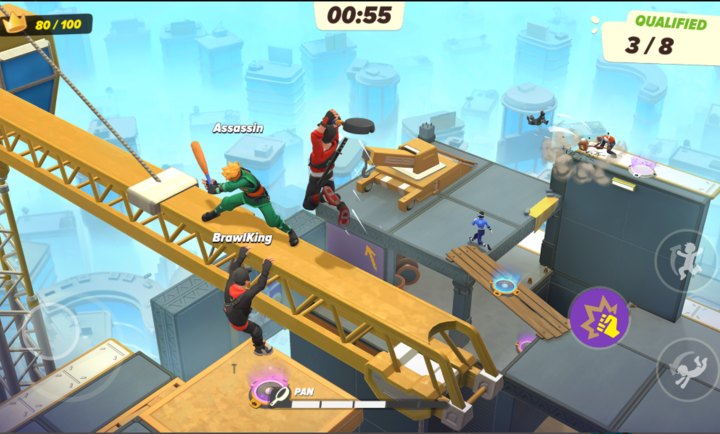
Task: Select the PAN weapon icon
Action: 269,393
